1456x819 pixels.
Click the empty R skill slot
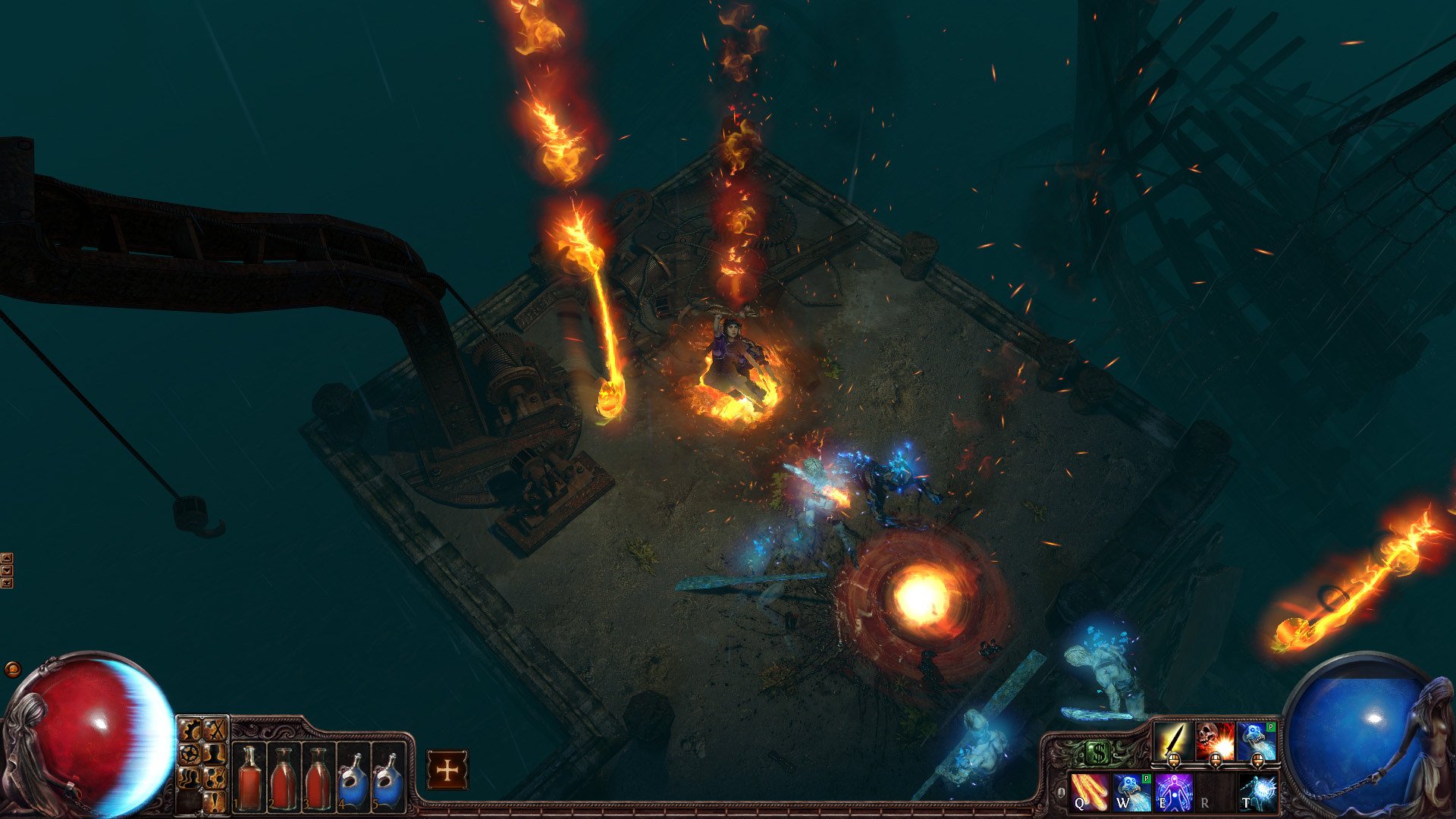click(x=1215, y=793)
